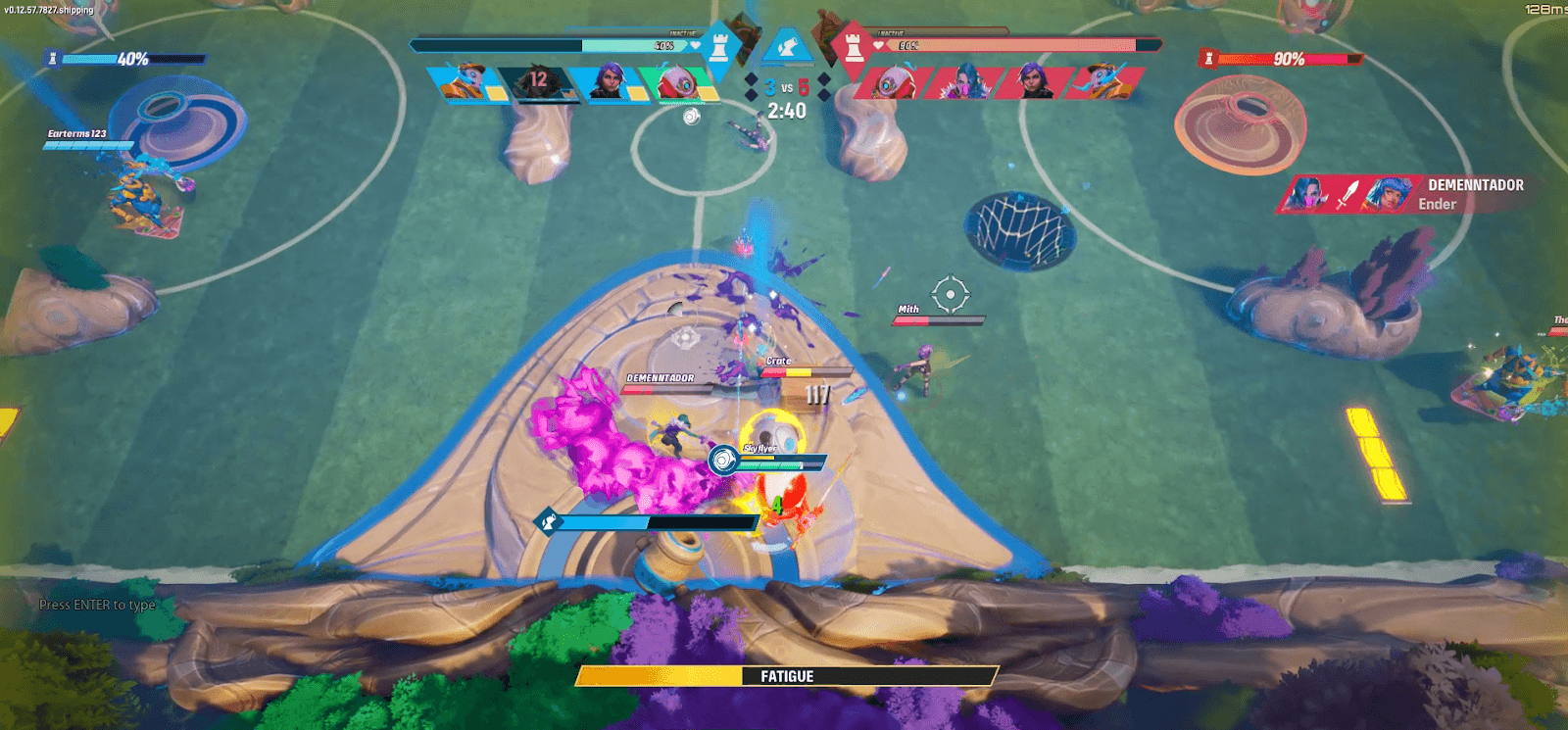Select the blue triangle ability icon near scoreboard
Viewport: 1568px width, 730px height.
(789, 46)
